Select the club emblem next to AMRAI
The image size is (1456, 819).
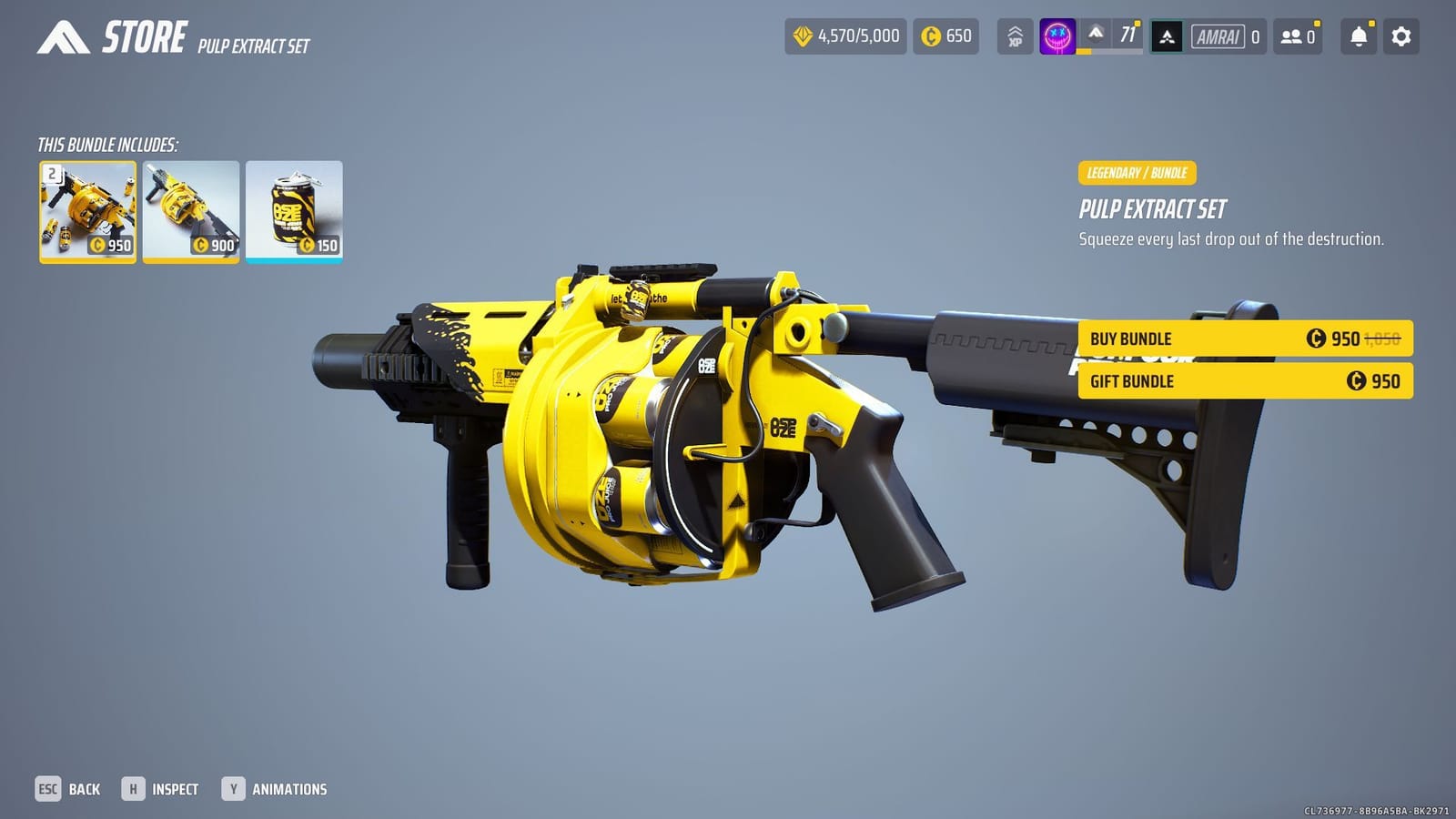1168,36
